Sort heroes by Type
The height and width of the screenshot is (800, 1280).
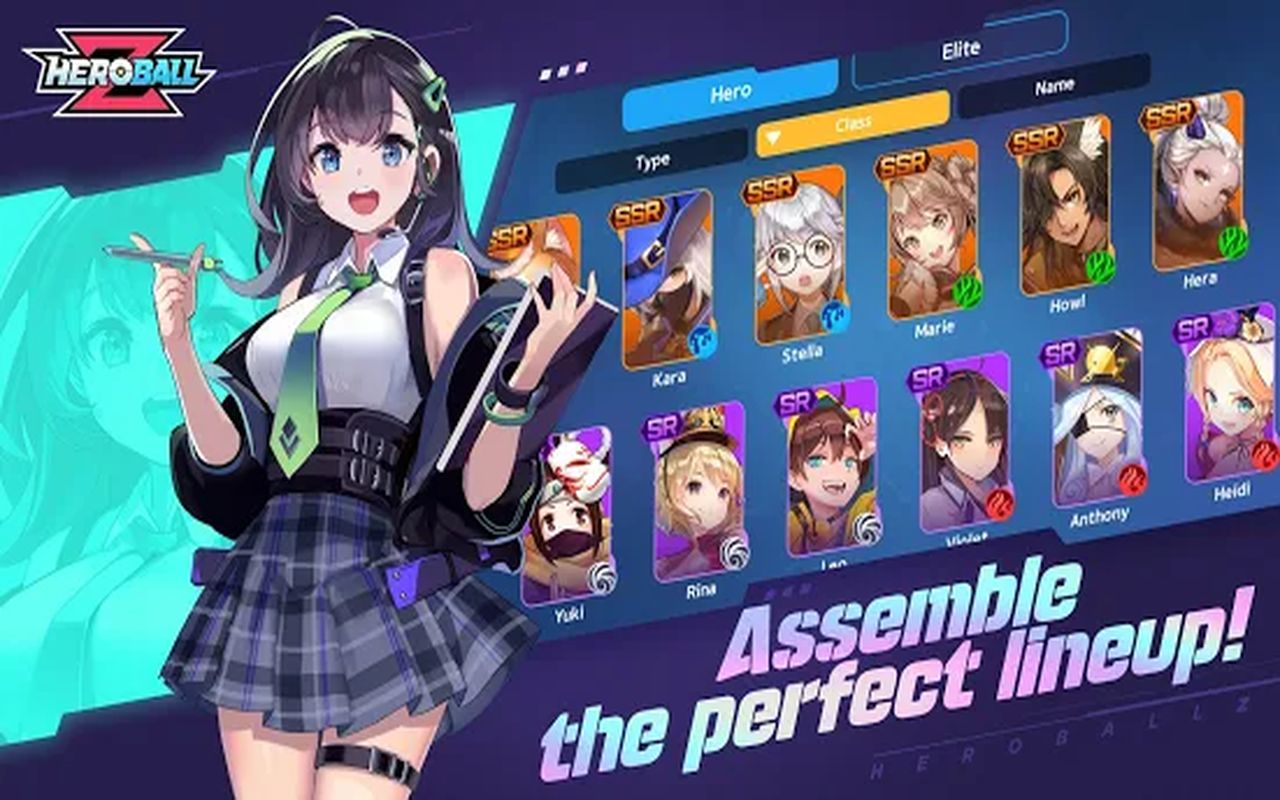pos(652,160)
